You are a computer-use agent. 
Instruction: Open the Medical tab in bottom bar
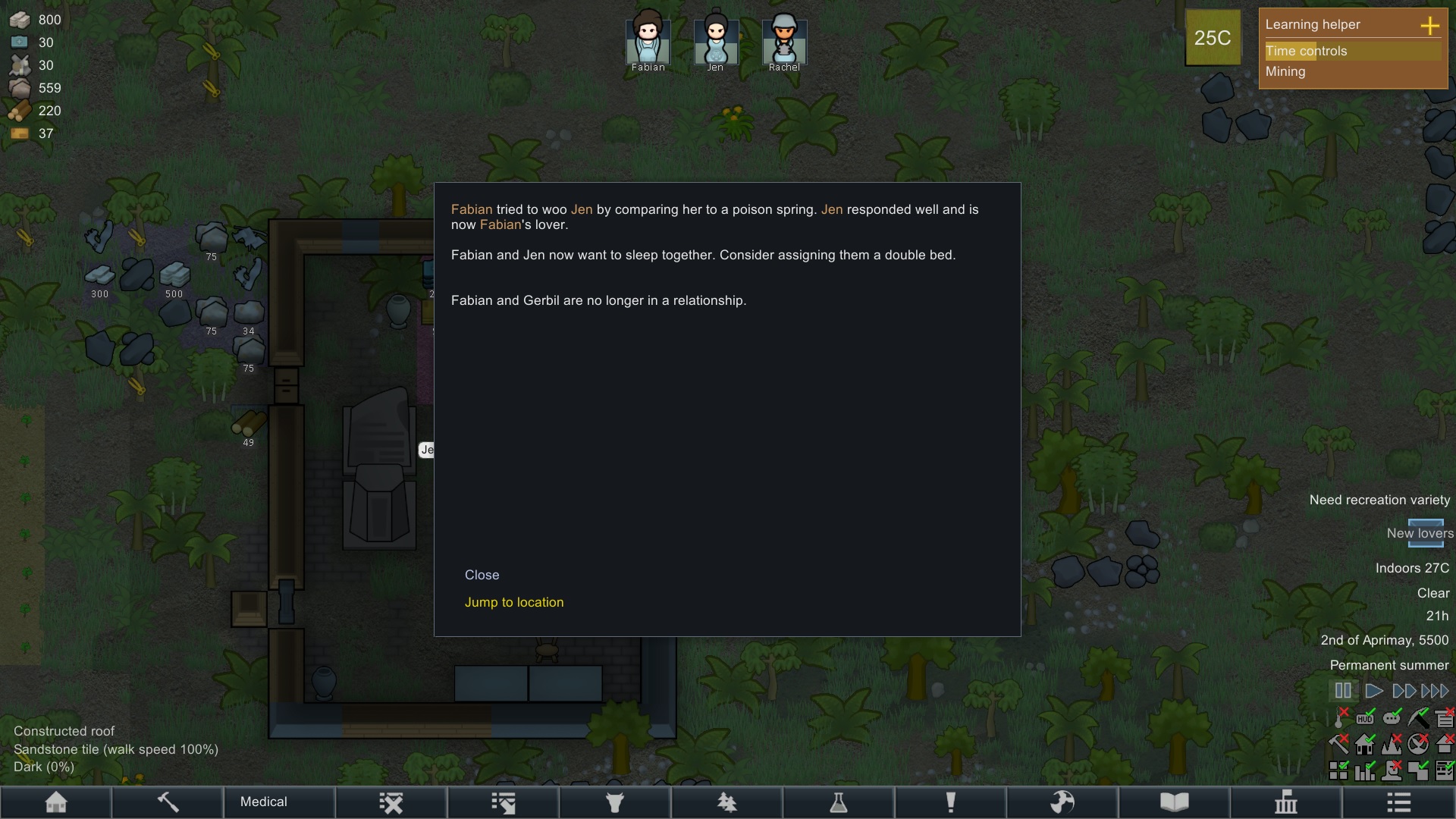pyautogui.click(x=264, y=802)
